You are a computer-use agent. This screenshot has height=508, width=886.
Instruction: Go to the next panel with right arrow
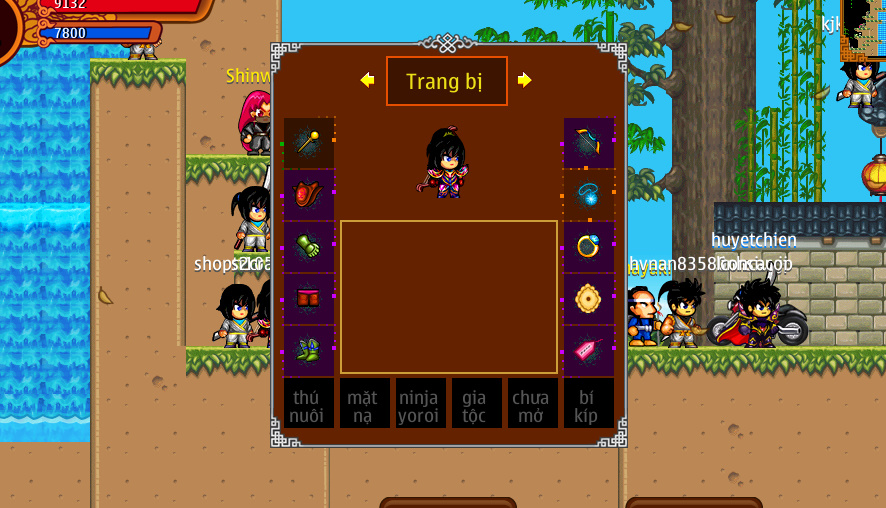524,80
